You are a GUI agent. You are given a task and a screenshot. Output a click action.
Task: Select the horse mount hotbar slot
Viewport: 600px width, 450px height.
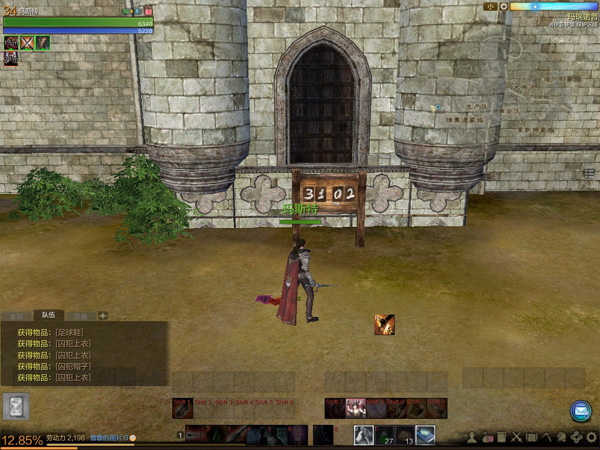click(x=364, y=435)
